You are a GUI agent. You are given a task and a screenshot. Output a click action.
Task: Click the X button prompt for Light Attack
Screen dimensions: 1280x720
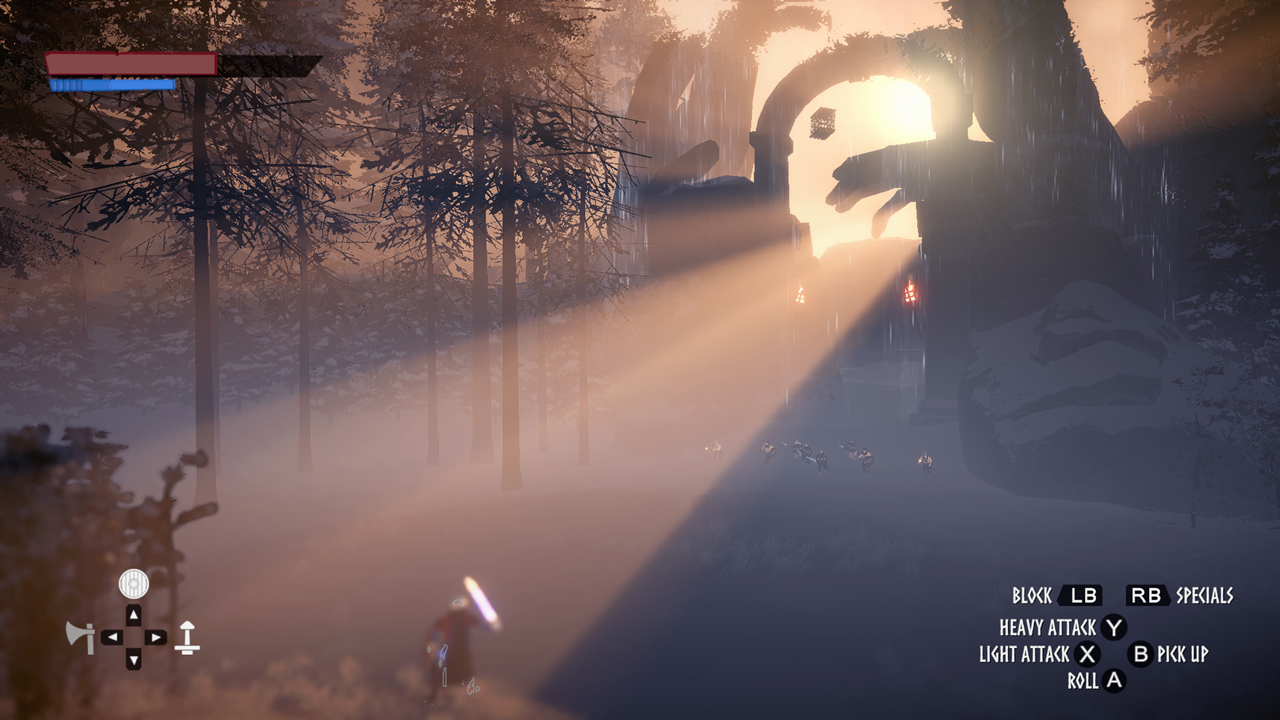[x=1086, y=655]
